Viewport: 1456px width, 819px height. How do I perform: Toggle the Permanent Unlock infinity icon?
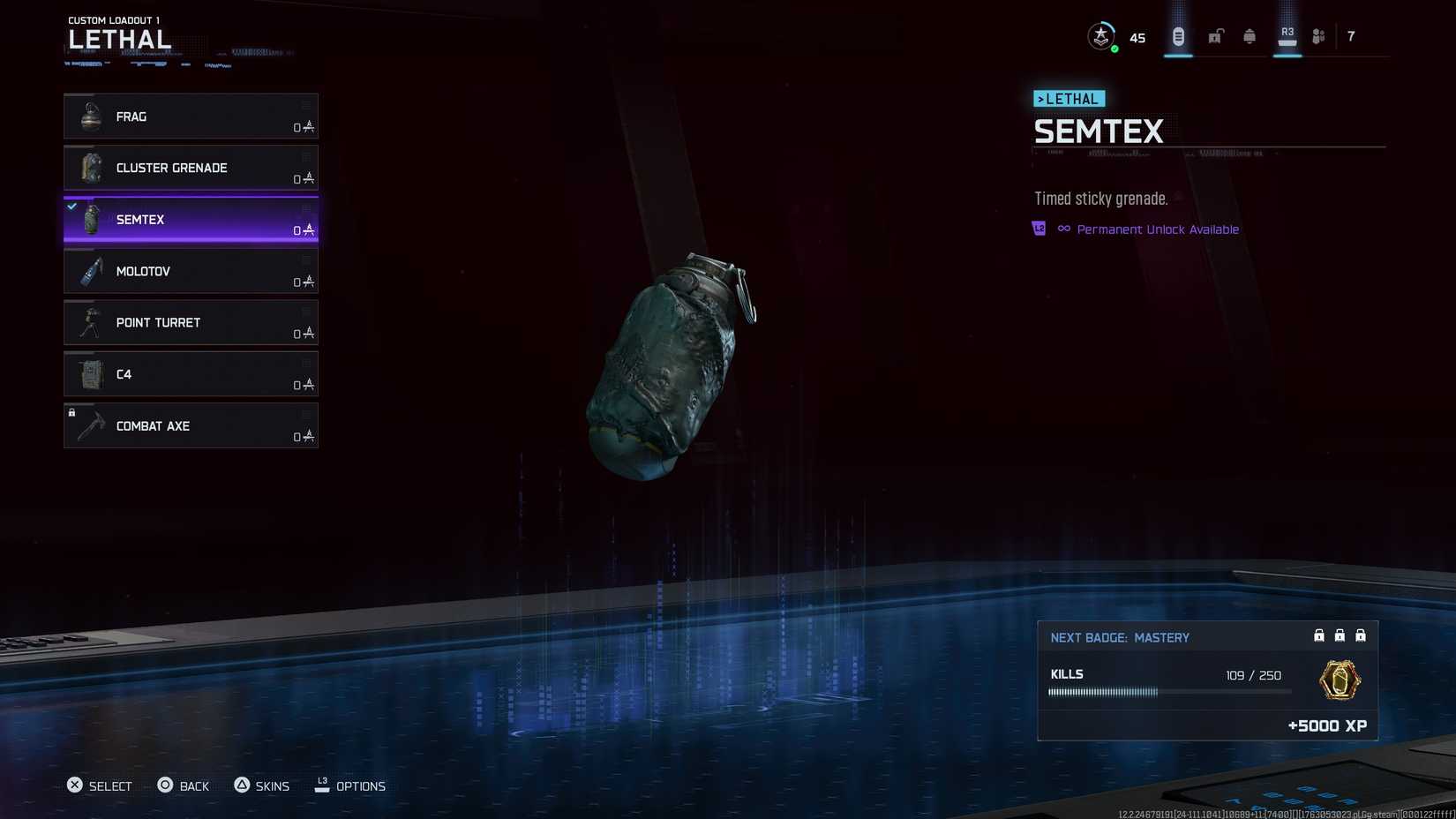click(1063, 229)
